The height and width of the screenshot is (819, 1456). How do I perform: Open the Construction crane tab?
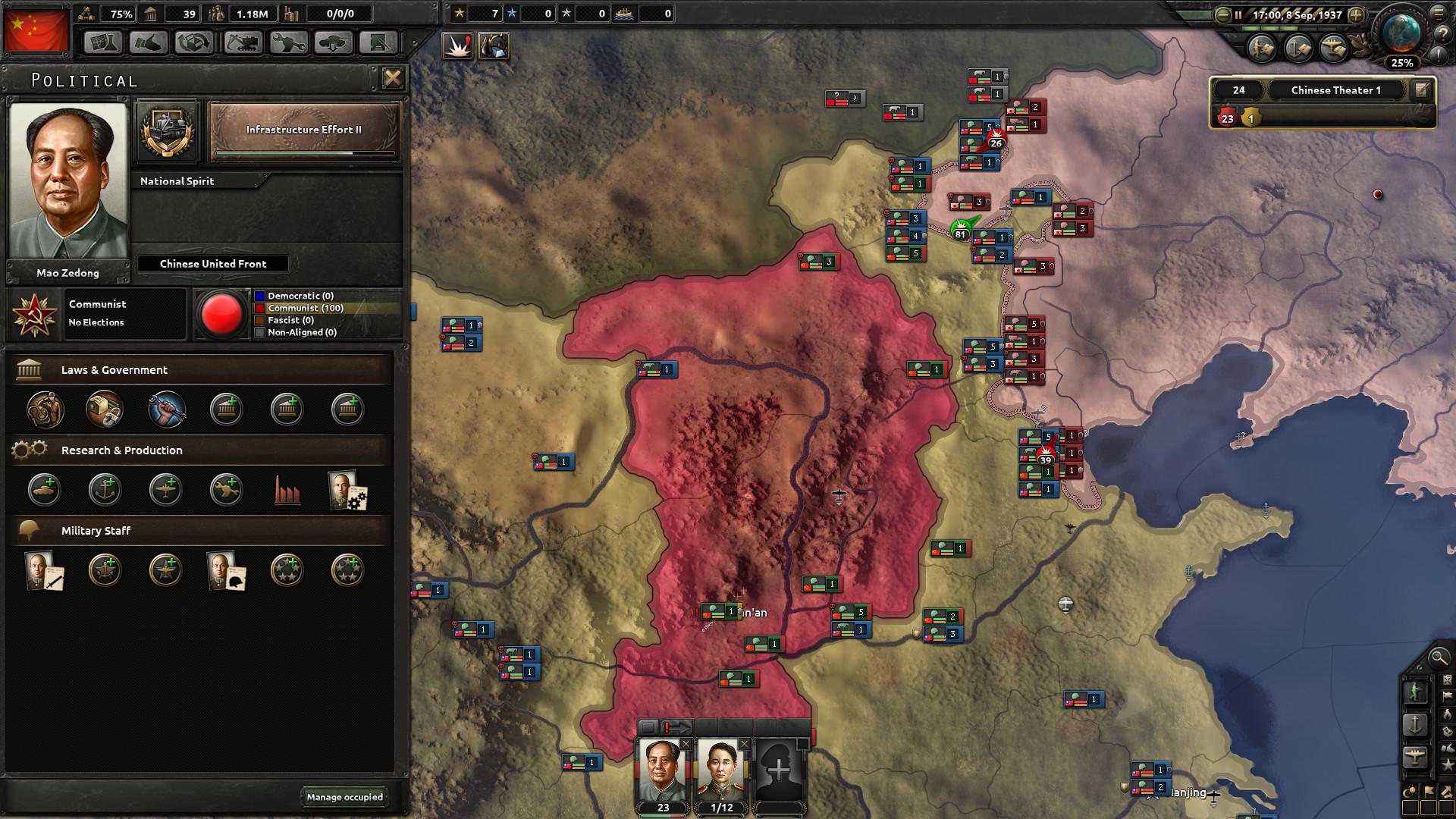(x=242, y=42)
